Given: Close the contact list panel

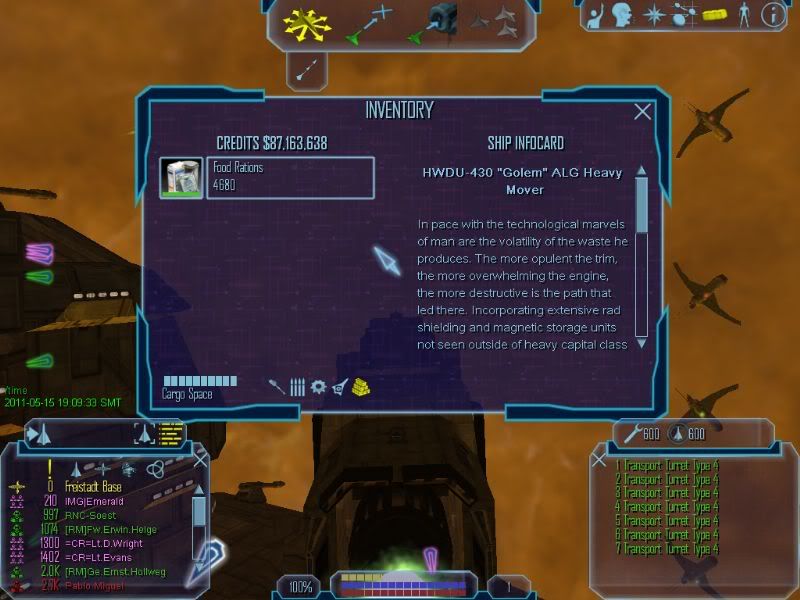Looking at the screenshot, I should click(x=201, y=459).
